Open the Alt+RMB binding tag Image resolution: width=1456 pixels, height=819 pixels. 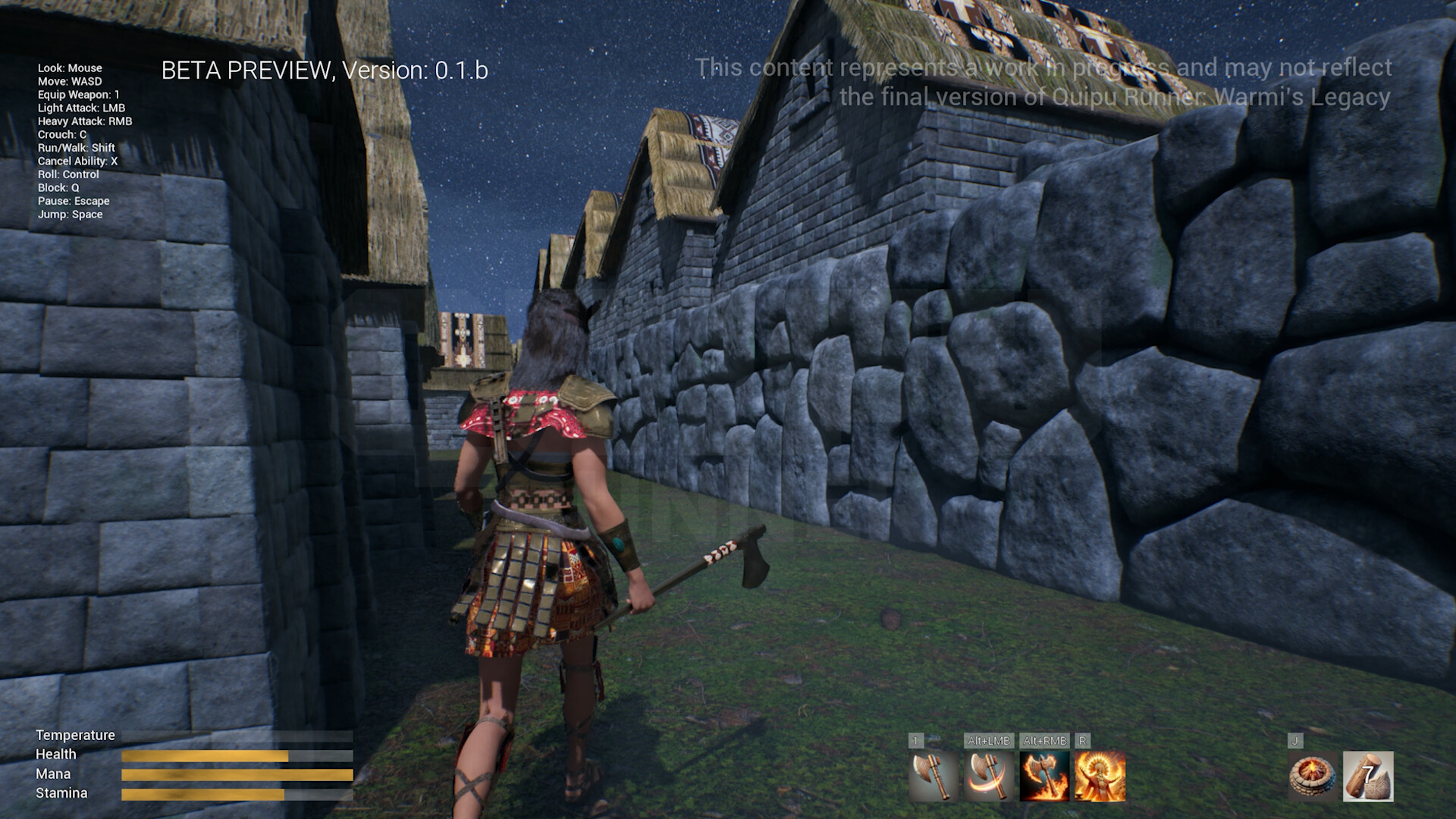click(1045, 742)
